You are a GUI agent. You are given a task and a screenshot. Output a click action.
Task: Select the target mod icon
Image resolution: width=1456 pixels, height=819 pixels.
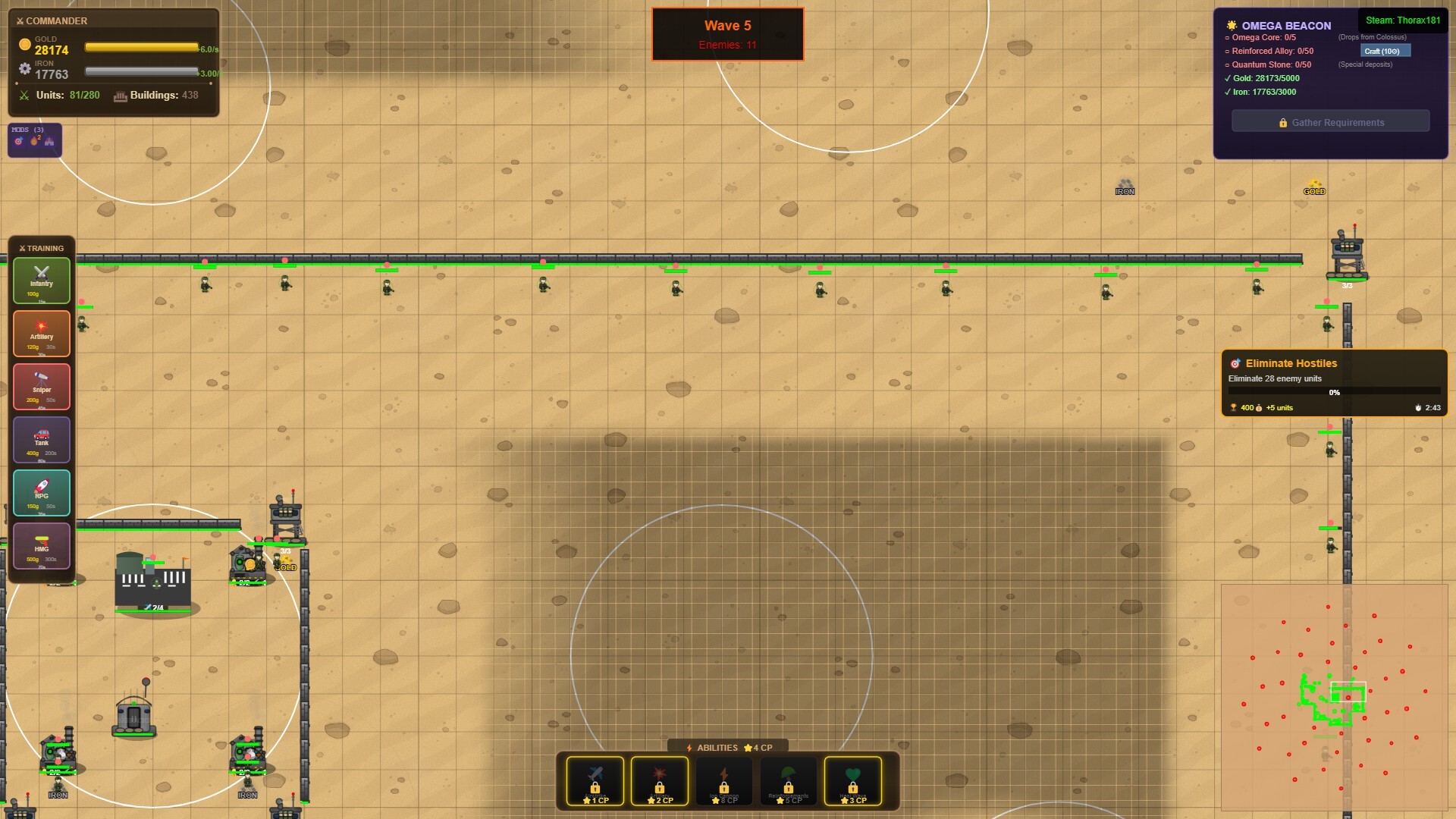pos(18,143)
